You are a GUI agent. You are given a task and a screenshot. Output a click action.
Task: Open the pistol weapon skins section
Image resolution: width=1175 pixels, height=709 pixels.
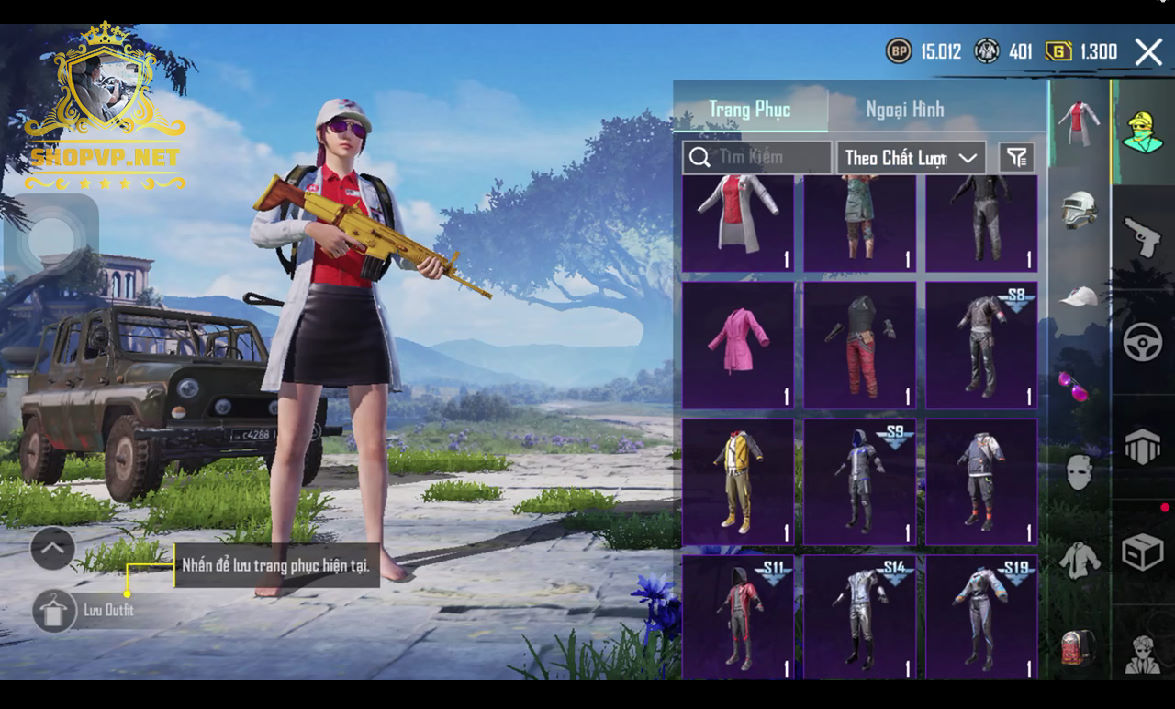1142,237
